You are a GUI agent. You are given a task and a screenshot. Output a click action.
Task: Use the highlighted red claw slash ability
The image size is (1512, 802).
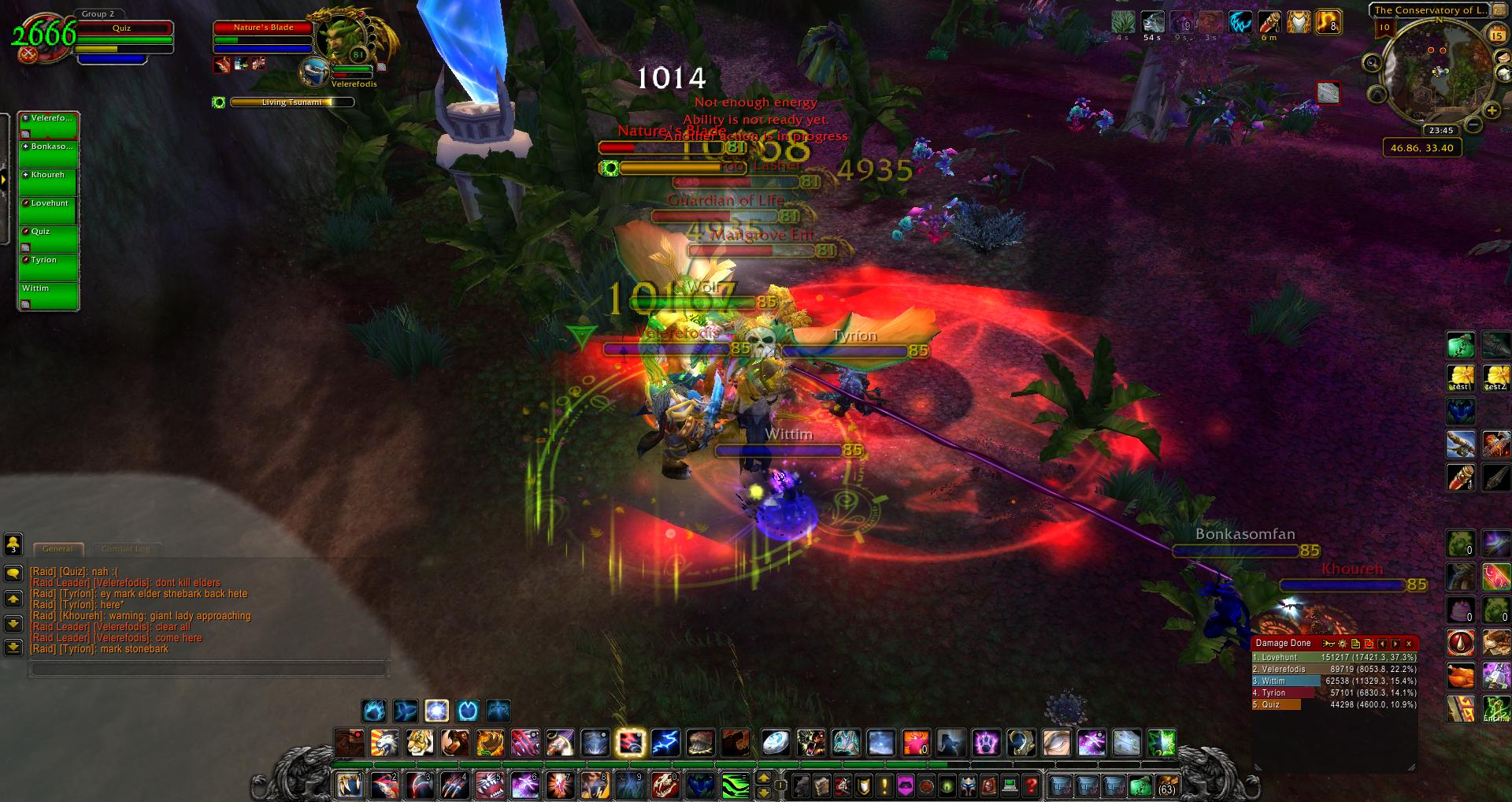click(630, 742)
